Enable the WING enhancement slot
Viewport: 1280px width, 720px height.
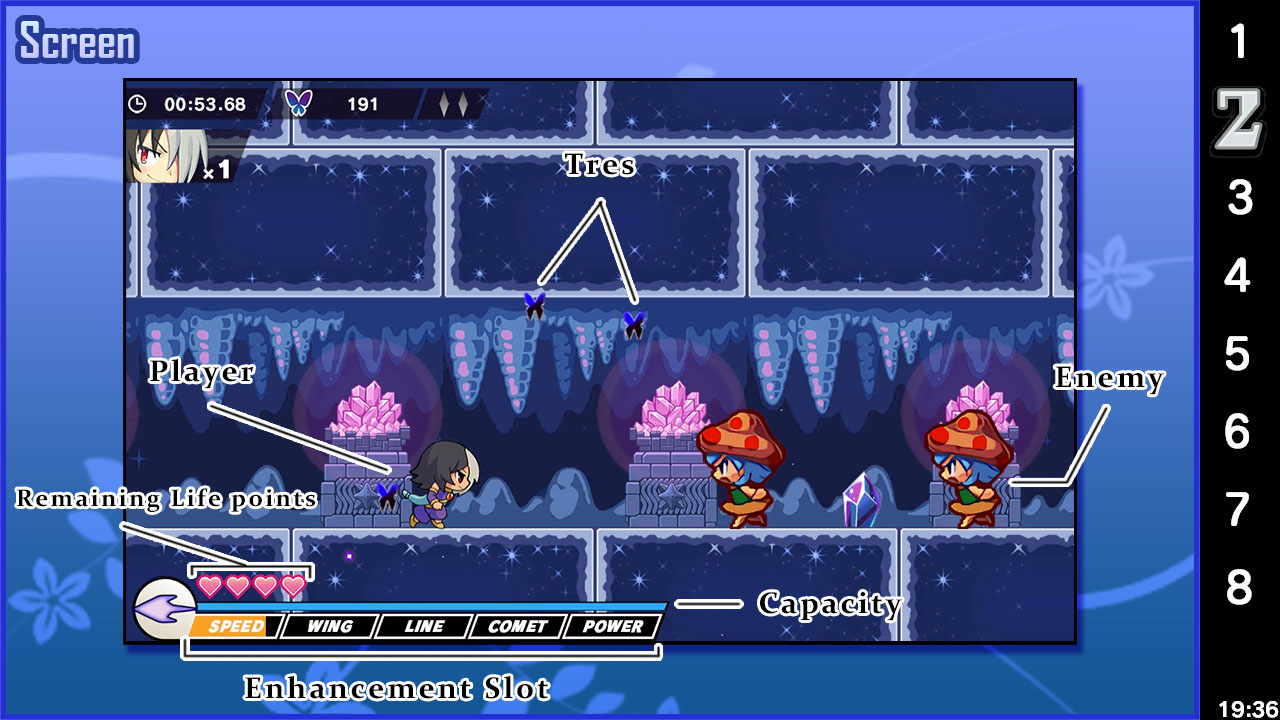[x=332, y=626]
